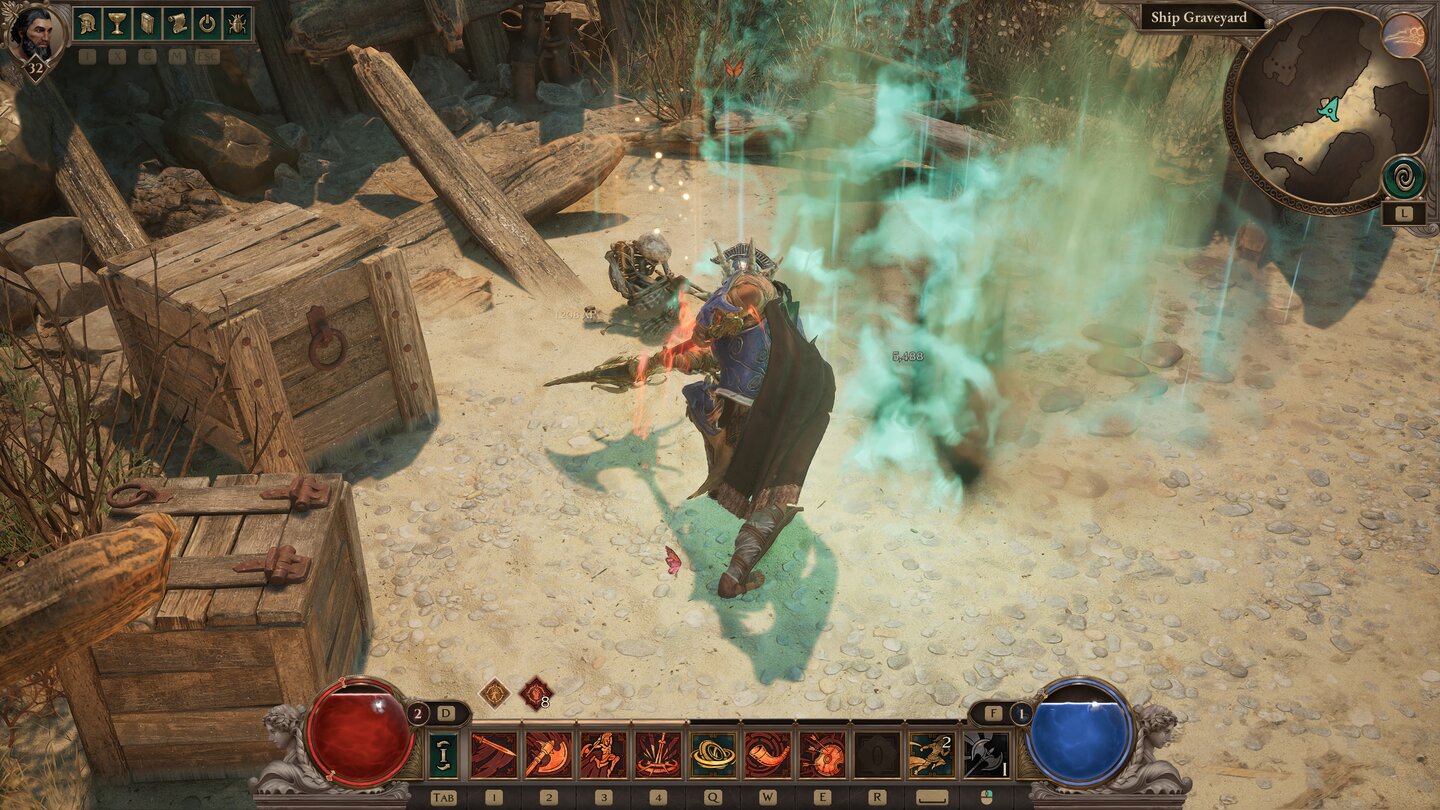Open the quest log scroll icon
Viewport: 1440px width, 810px height.
(179, 23)
